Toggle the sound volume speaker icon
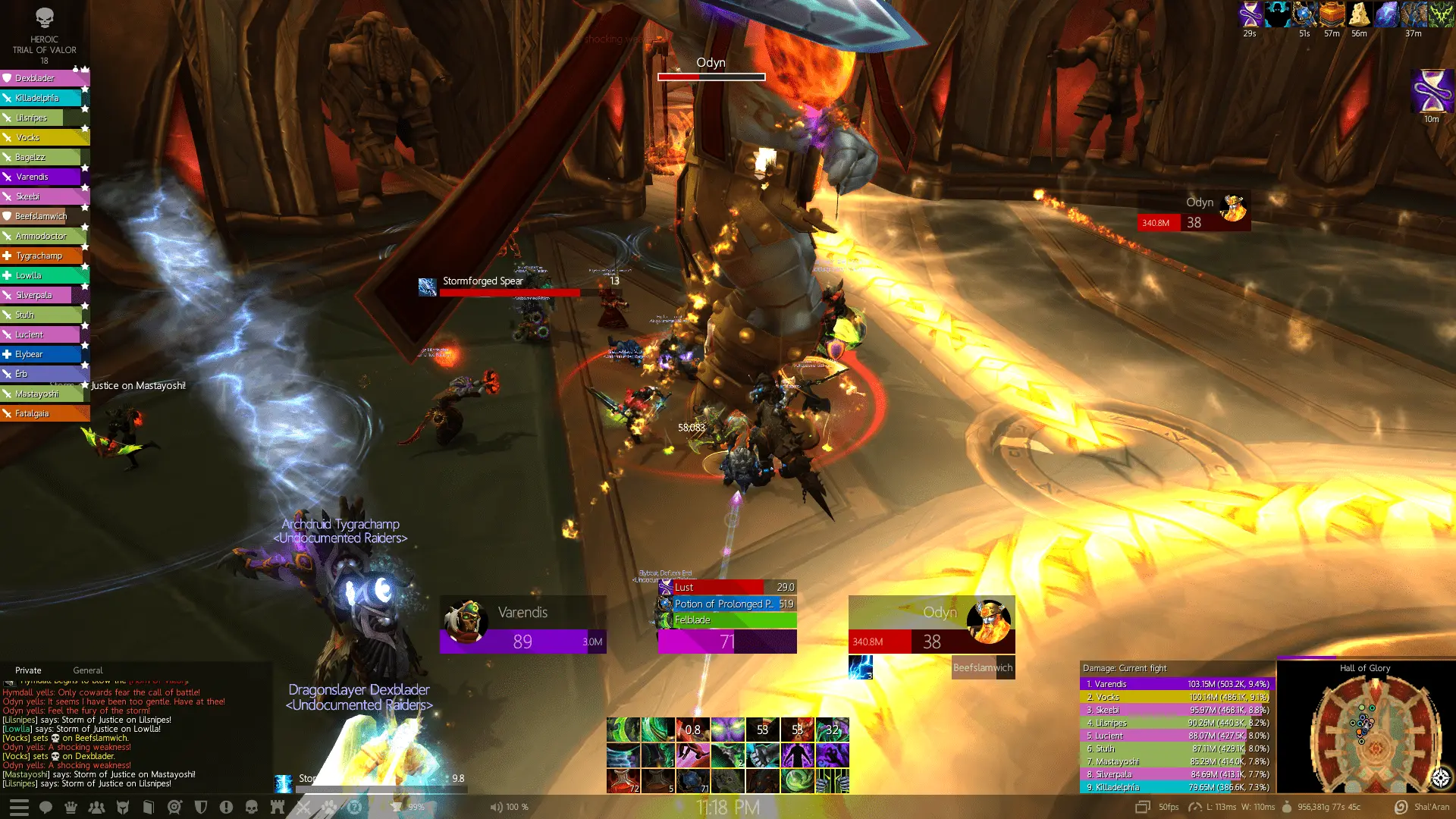The height and width of the screenshot is (819, 1456). point(496,807)
